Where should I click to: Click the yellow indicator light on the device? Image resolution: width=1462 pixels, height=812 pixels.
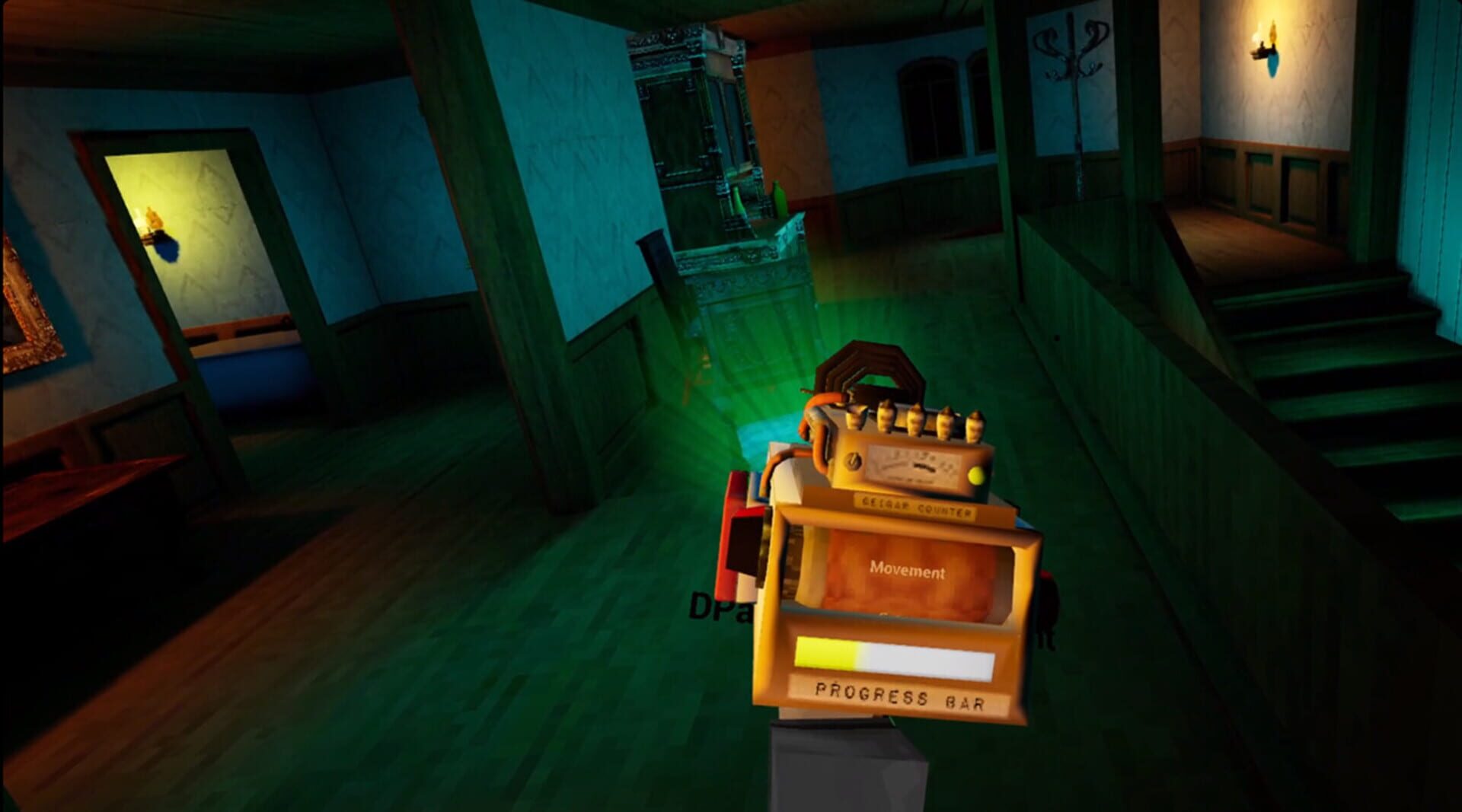(977, 476)
